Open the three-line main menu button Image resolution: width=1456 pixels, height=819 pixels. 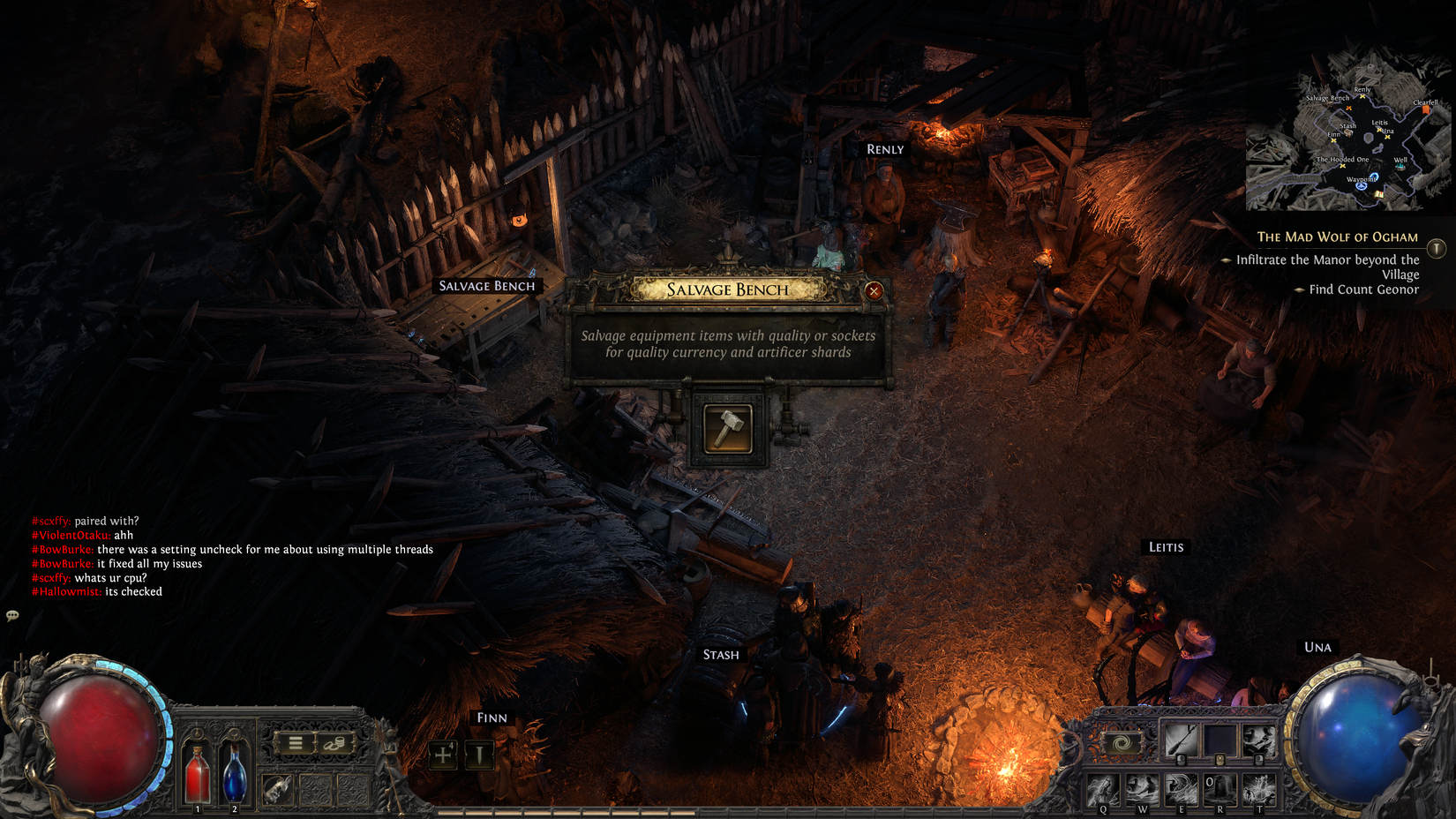pos(296,743)
